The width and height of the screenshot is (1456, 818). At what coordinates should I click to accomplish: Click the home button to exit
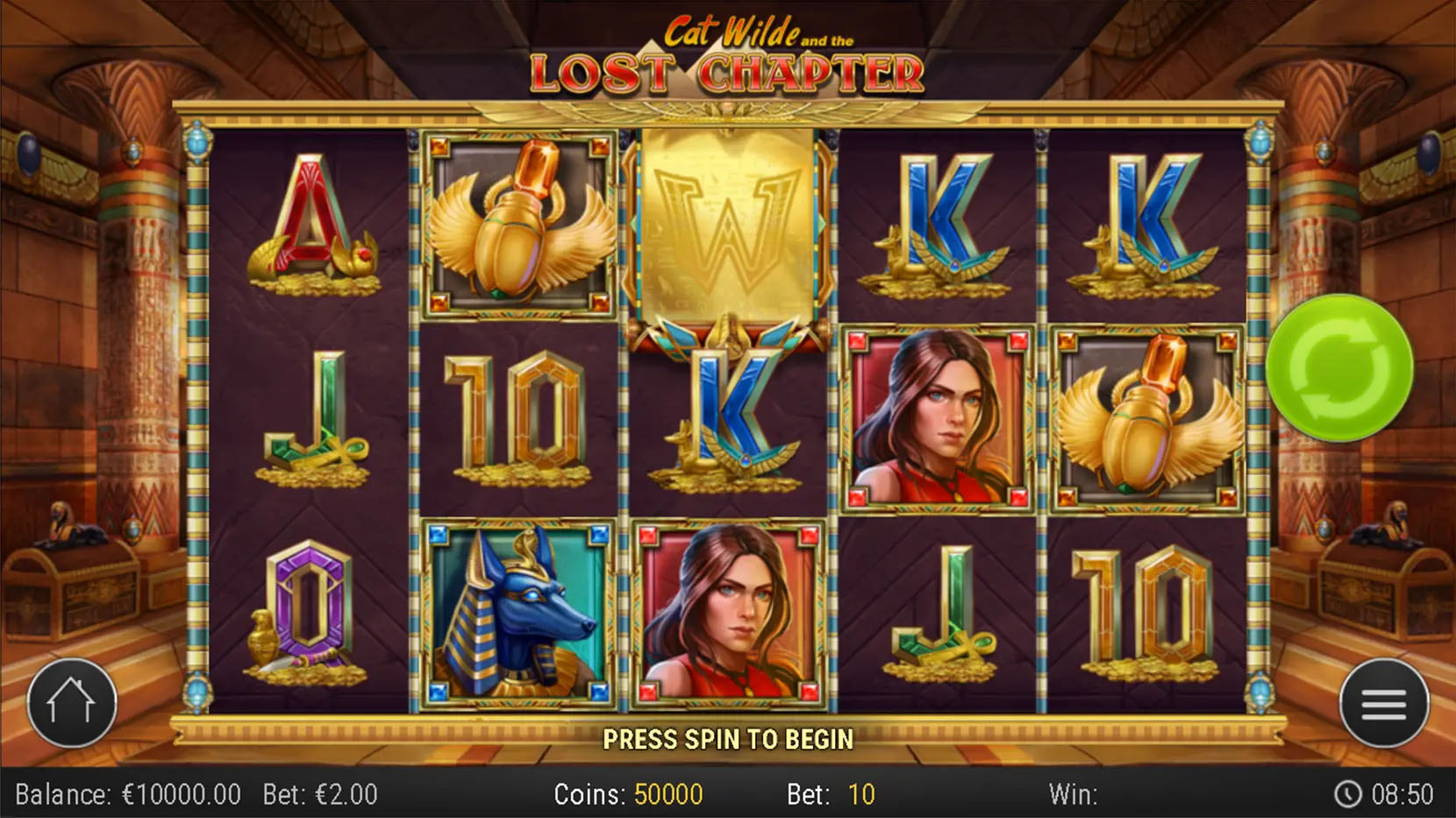[72, 701]
